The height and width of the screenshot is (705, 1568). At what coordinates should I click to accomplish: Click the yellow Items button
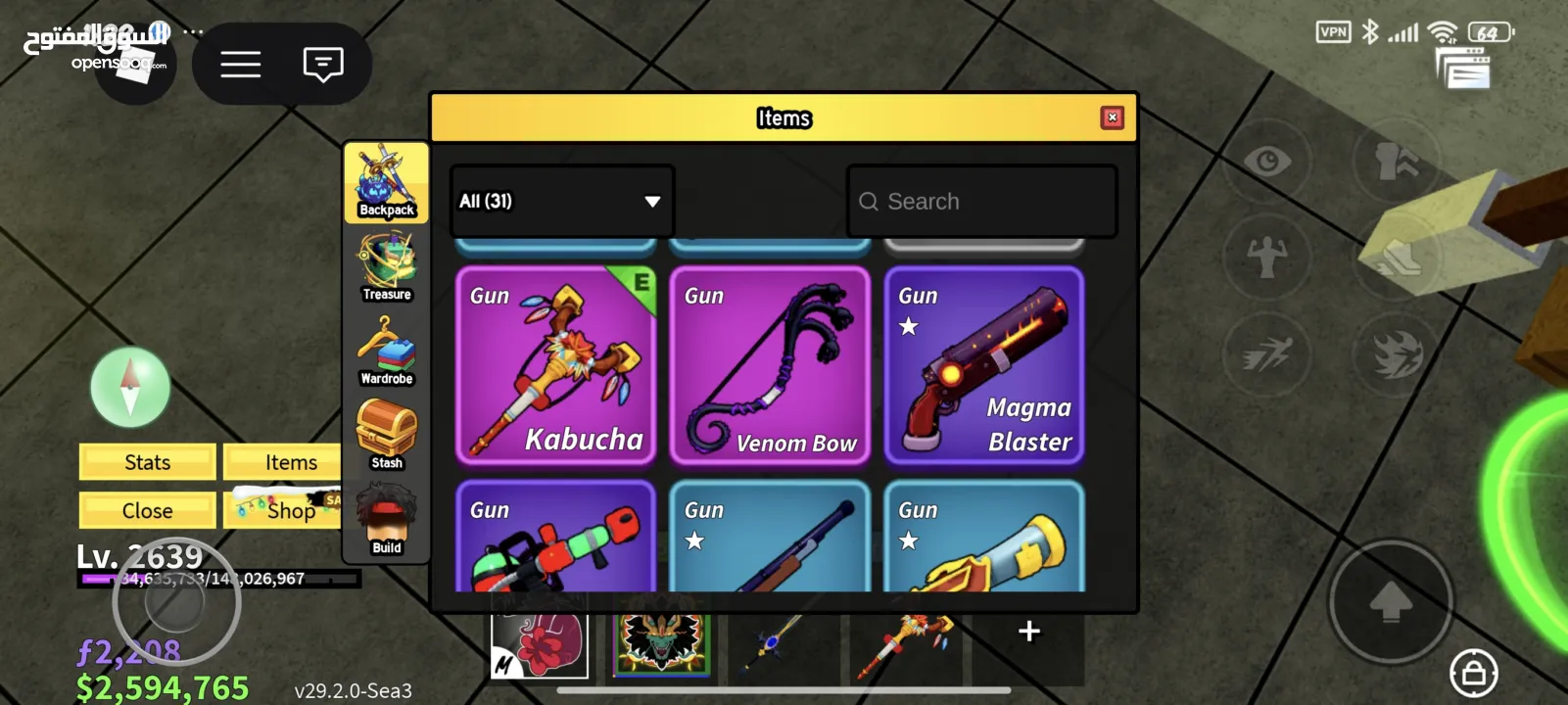pyautogui.click(x=291, y=462)
